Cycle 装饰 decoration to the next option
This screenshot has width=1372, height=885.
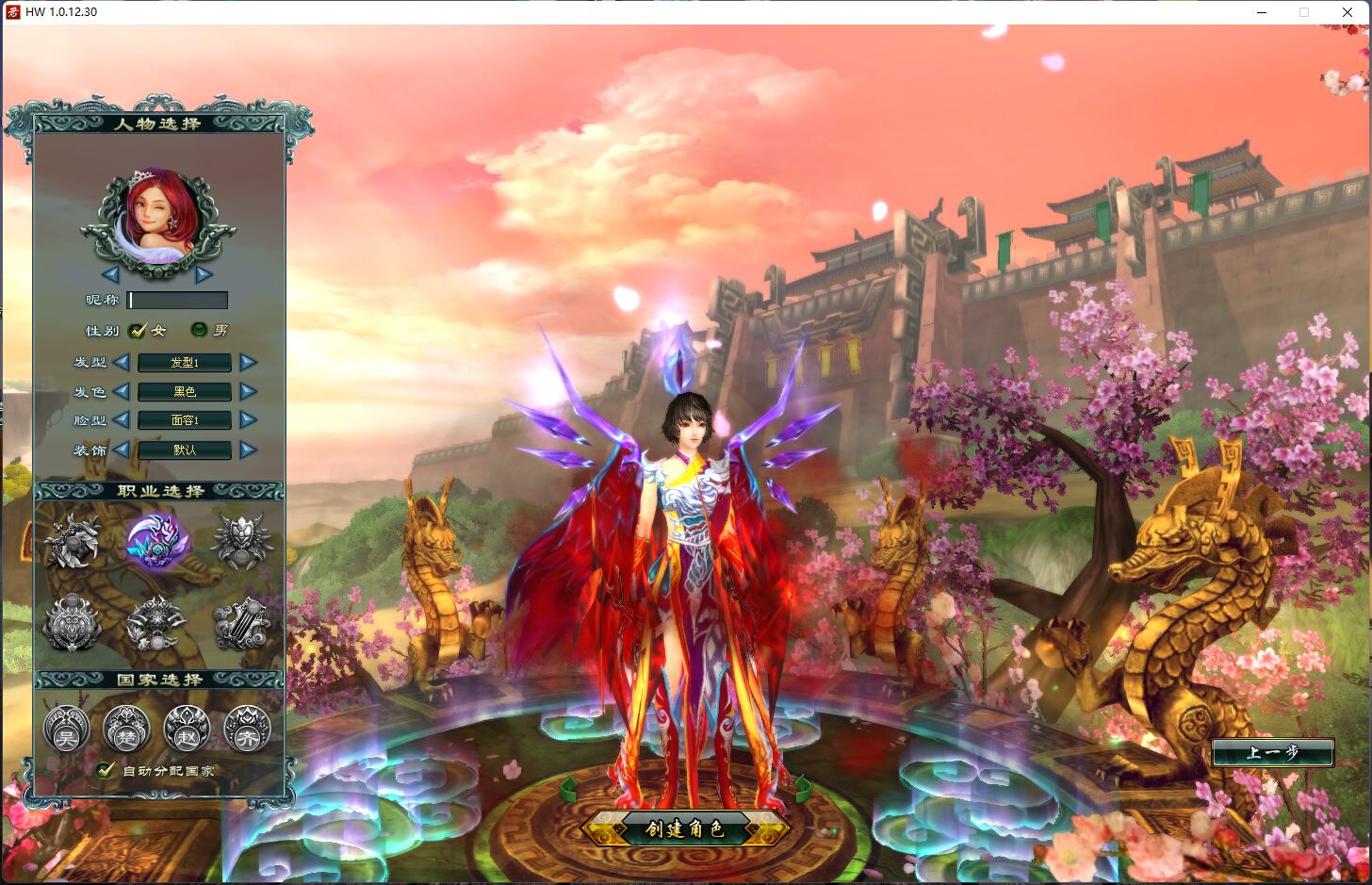coord(248,450)
